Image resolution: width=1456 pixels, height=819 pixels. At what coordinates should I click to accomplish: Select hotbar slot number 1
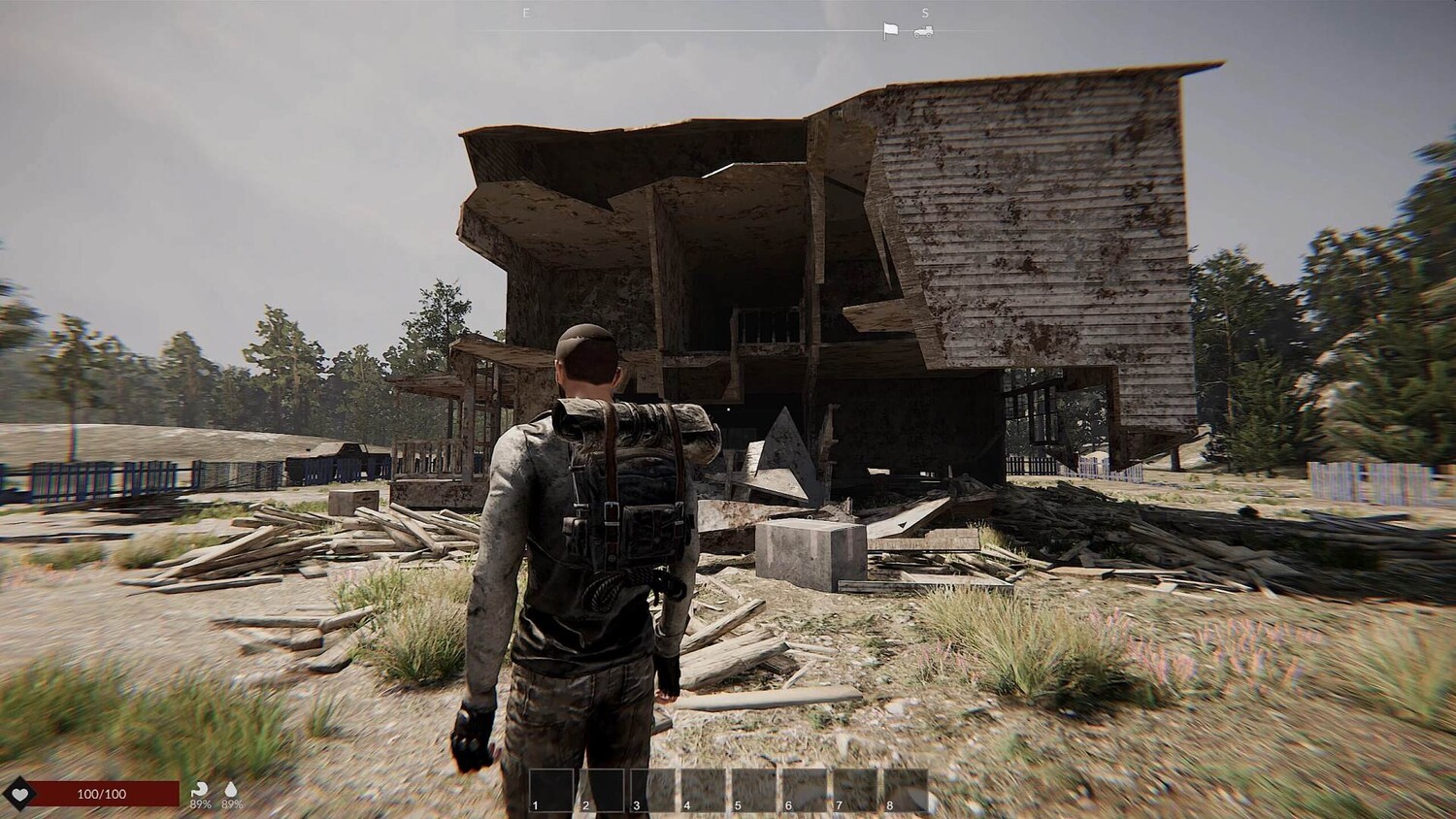(x=551, y=789)
